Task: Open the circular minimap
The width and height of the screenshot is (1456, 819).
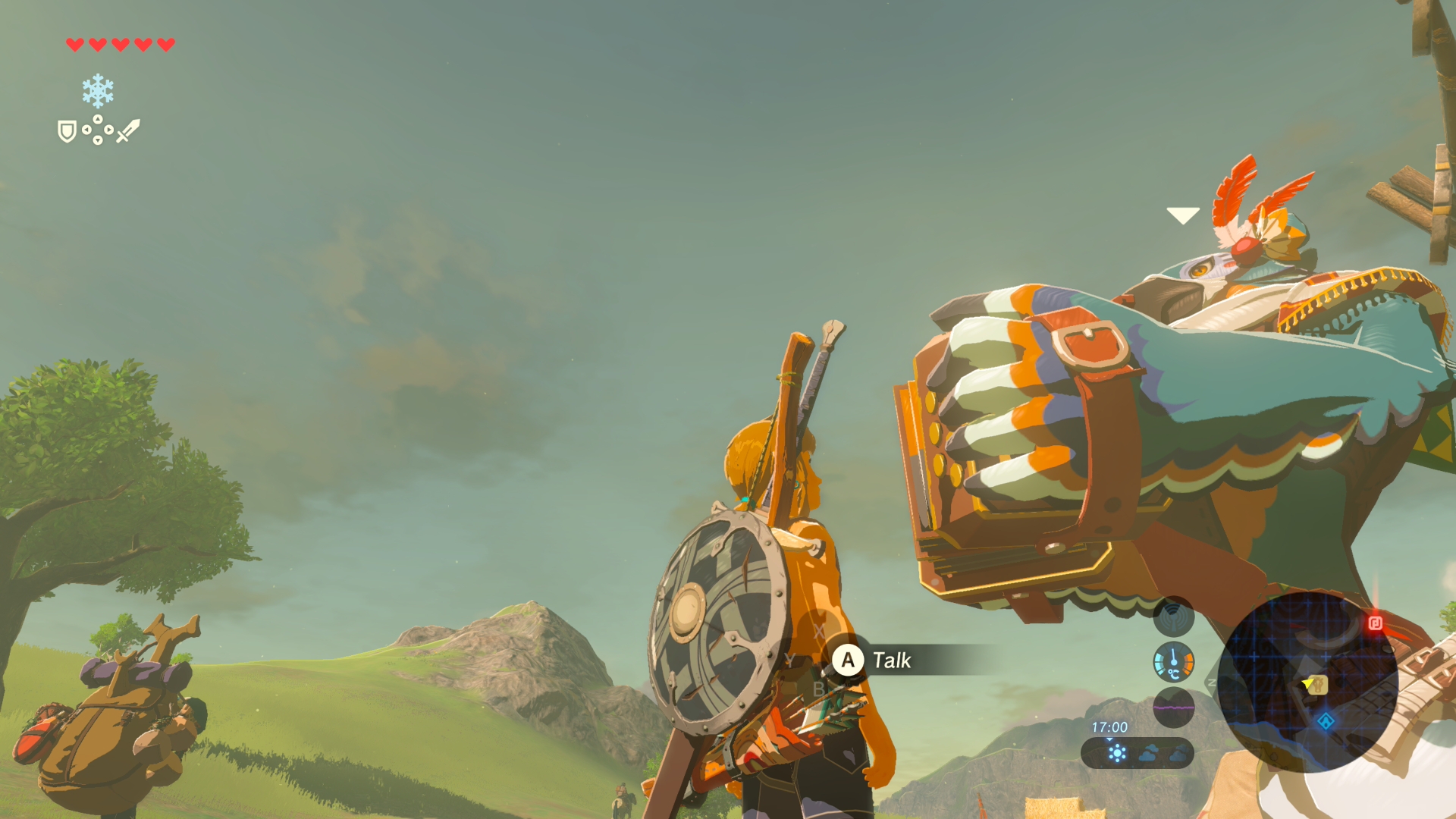Action: point(1307,681)
